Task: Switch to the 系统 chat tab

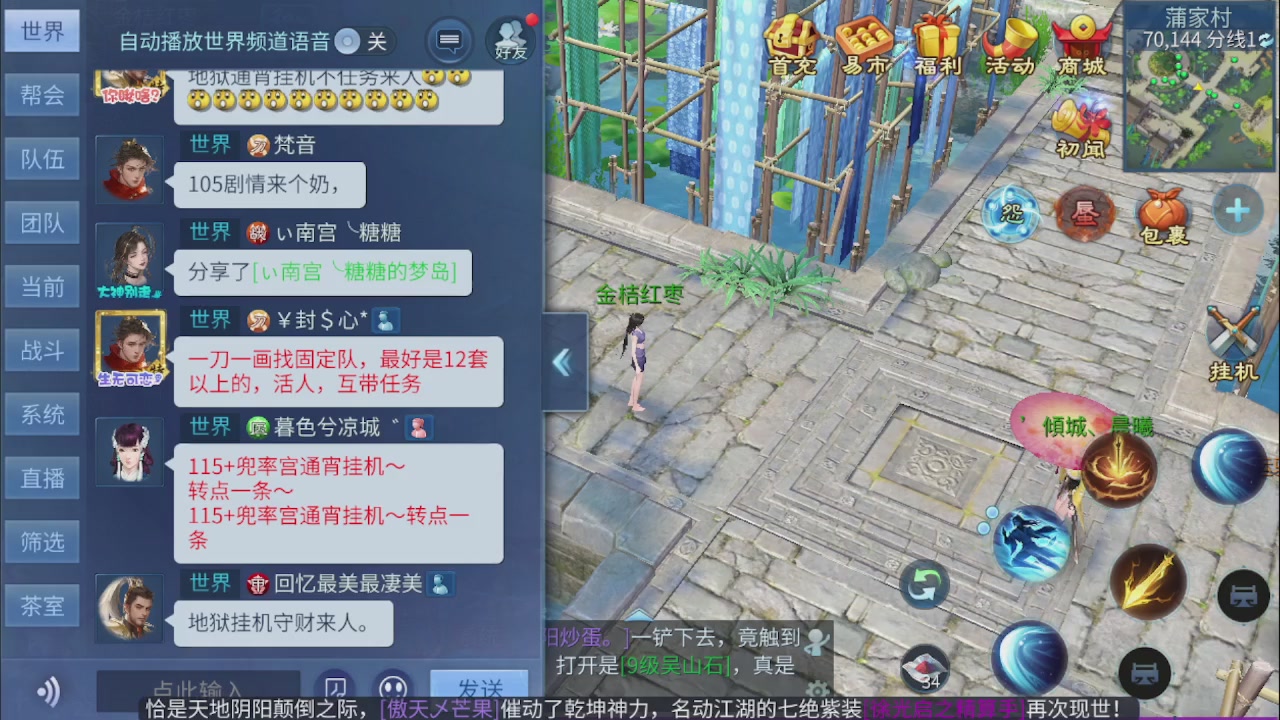Action: [x=42, y=414]
